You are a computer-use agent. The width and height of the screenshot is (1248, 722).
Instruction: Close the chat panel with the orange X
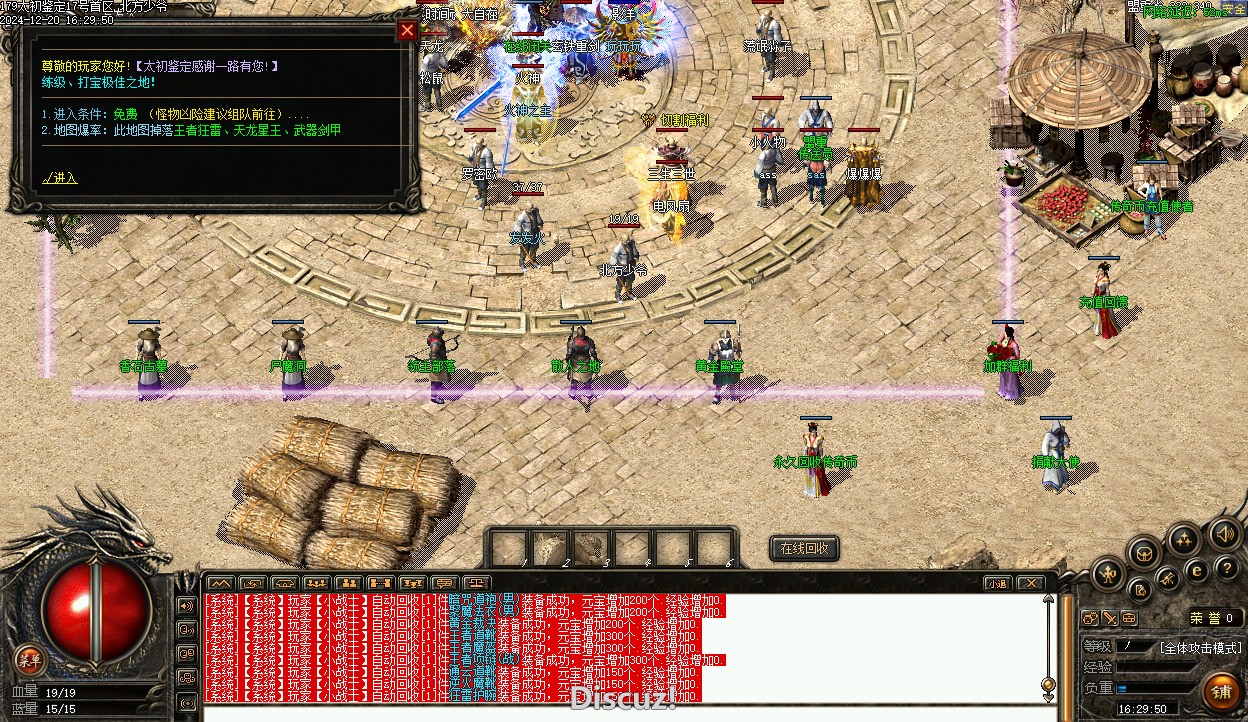pyautogui.click(x=1030, y=583)
